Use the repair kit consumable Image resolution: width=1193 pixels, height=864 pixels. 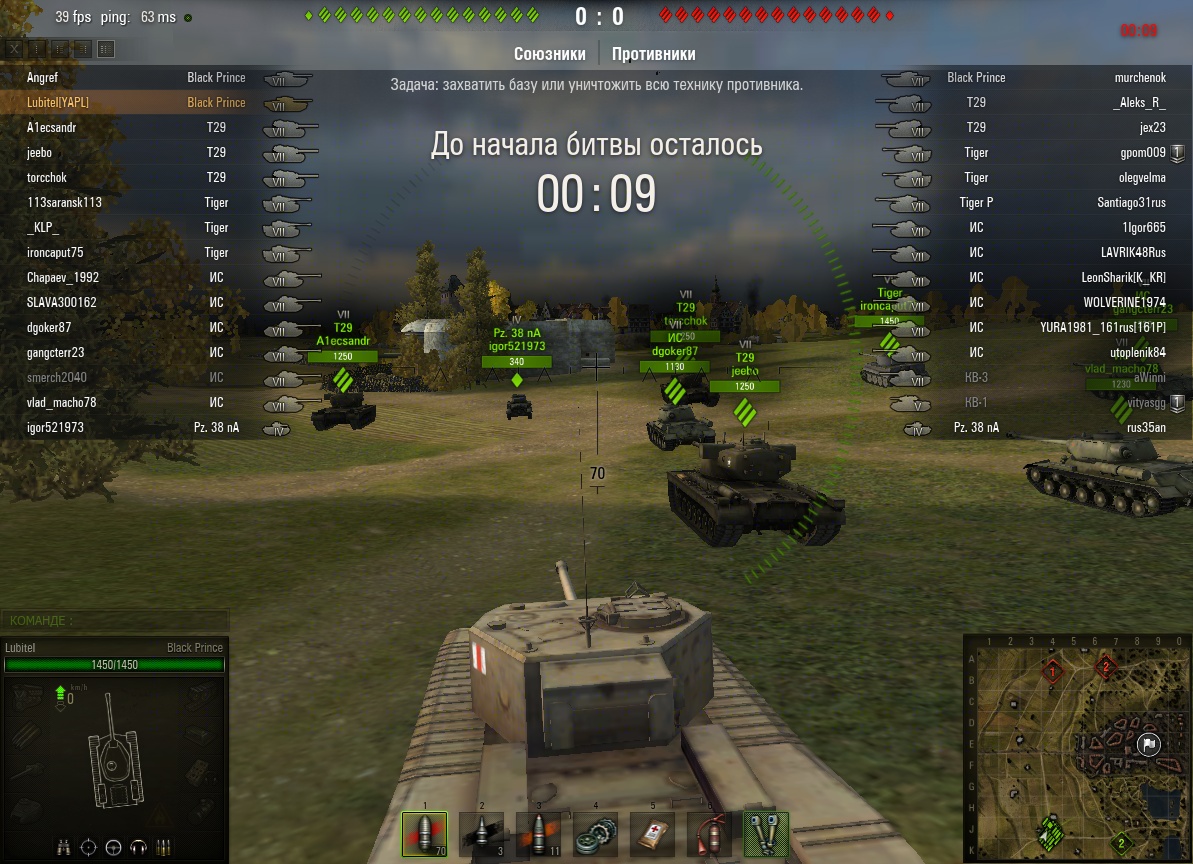point(595,834)
